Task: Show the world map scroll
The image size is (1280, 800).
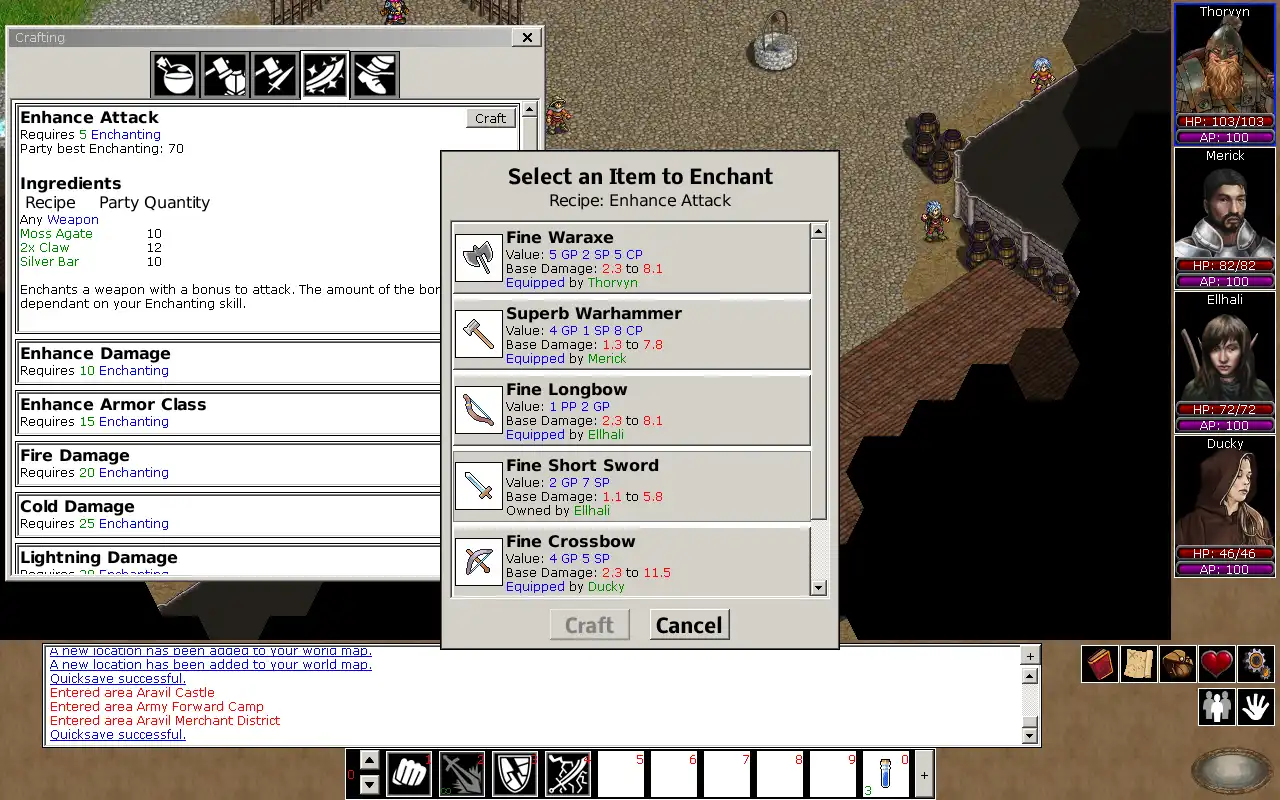Action: [1139, 665]
